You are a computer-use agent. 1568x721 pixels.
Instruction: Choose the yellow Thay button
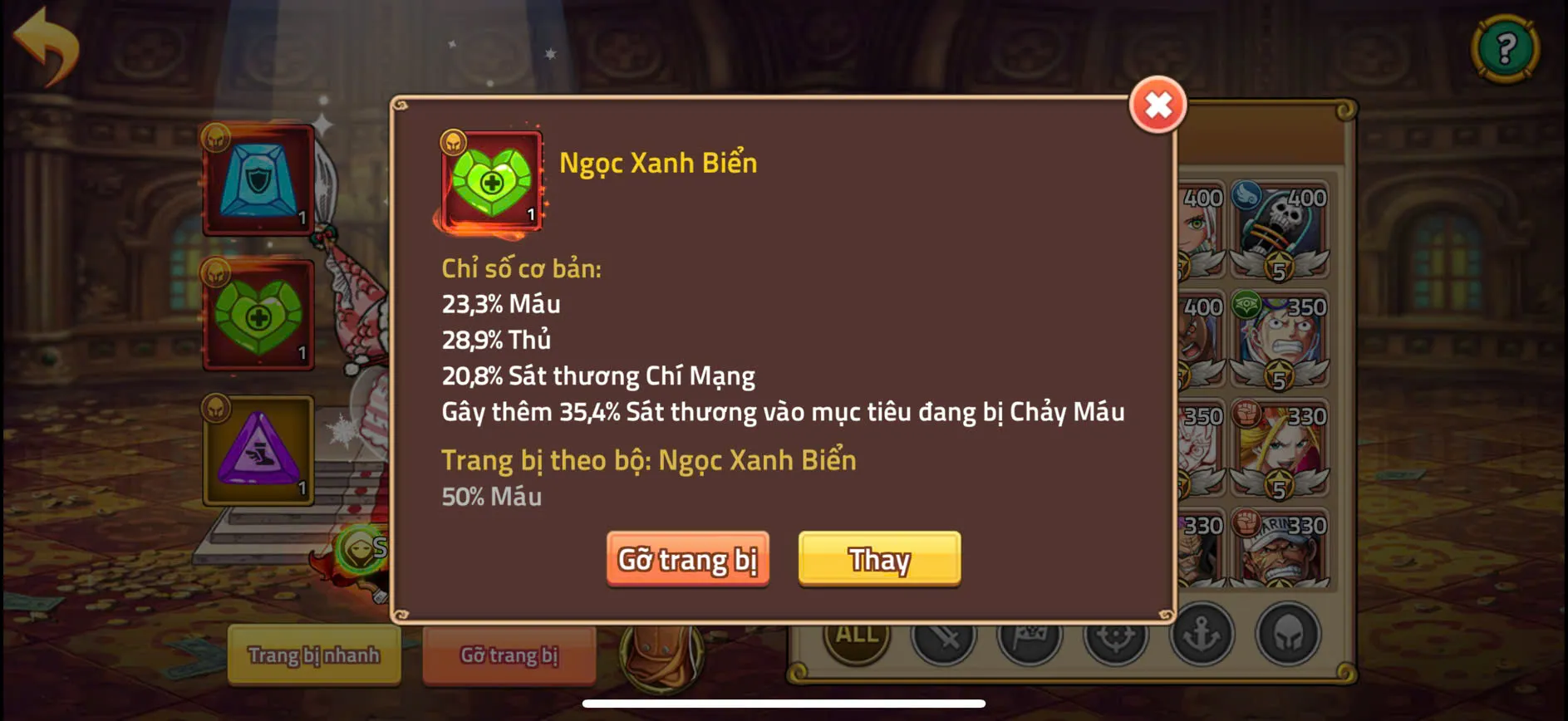click(879, 559)
